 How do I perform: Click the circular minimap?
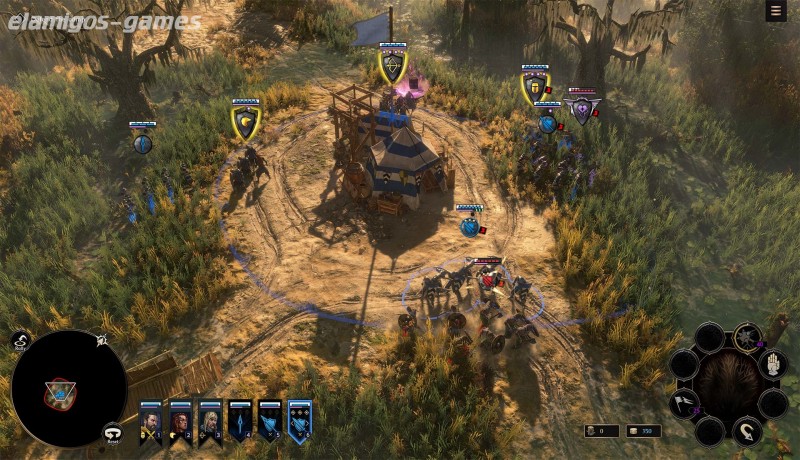coord(69,388)
